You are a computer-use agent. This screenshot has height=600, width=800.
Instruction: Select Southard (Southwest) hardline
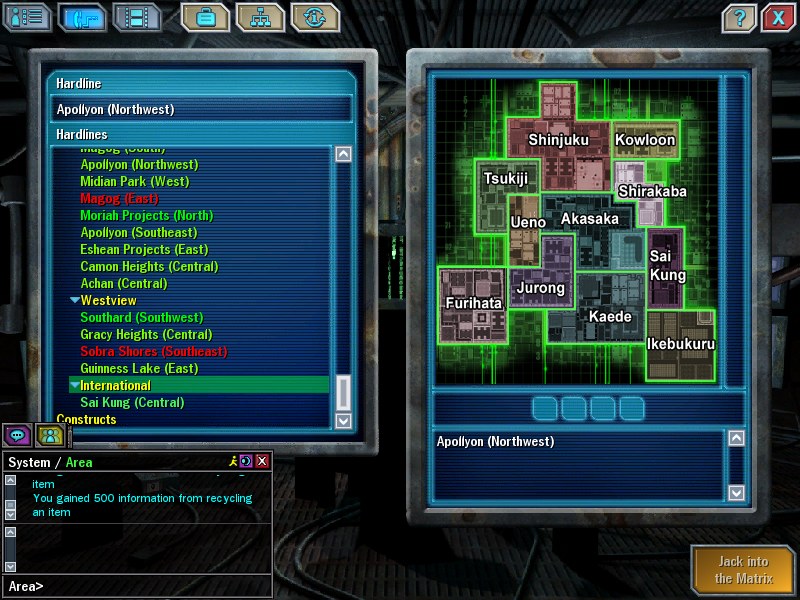(141, 318)
